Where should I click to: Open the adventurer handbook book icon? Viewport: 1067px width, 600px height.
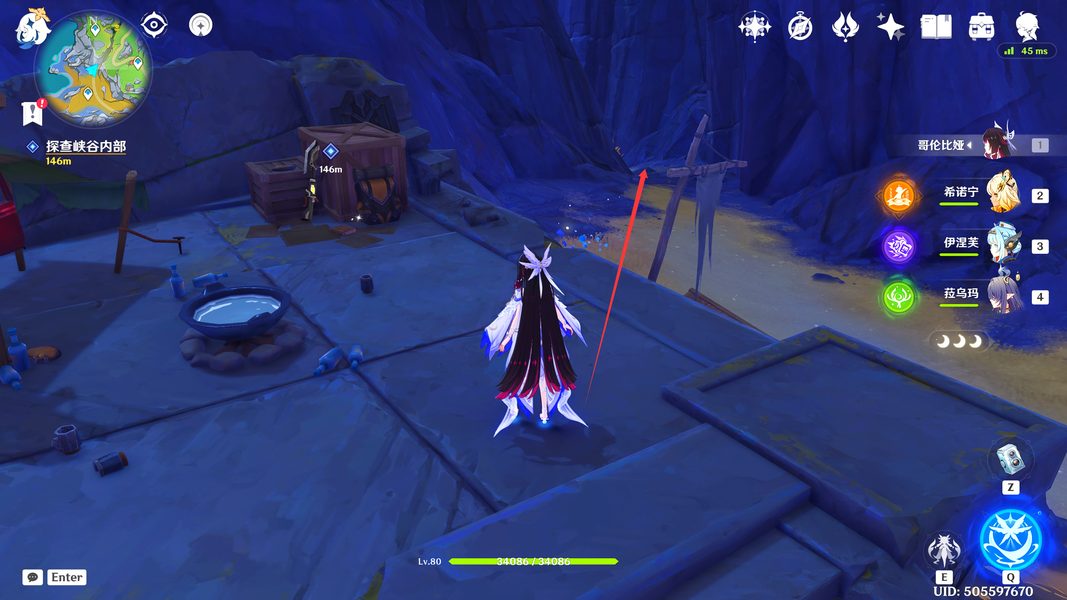[936, 27]
